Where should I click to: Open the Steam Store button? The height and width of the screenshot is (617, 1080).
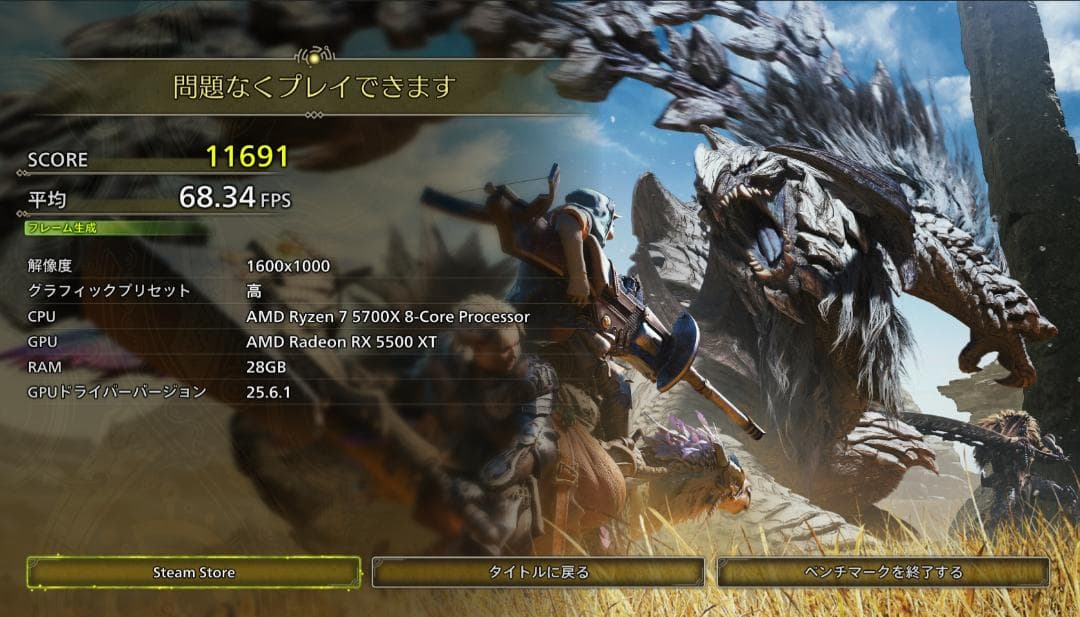[194, 572]
